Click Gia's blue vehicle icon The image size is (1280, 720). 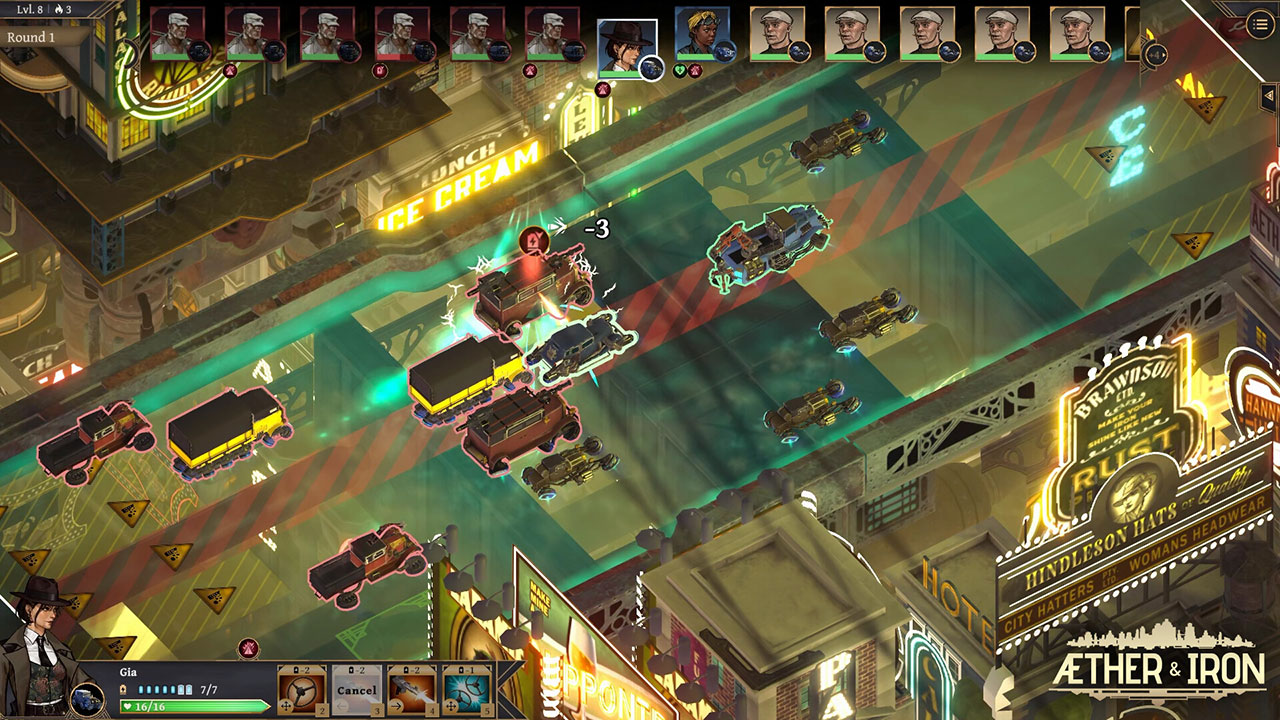click(87, 698)
